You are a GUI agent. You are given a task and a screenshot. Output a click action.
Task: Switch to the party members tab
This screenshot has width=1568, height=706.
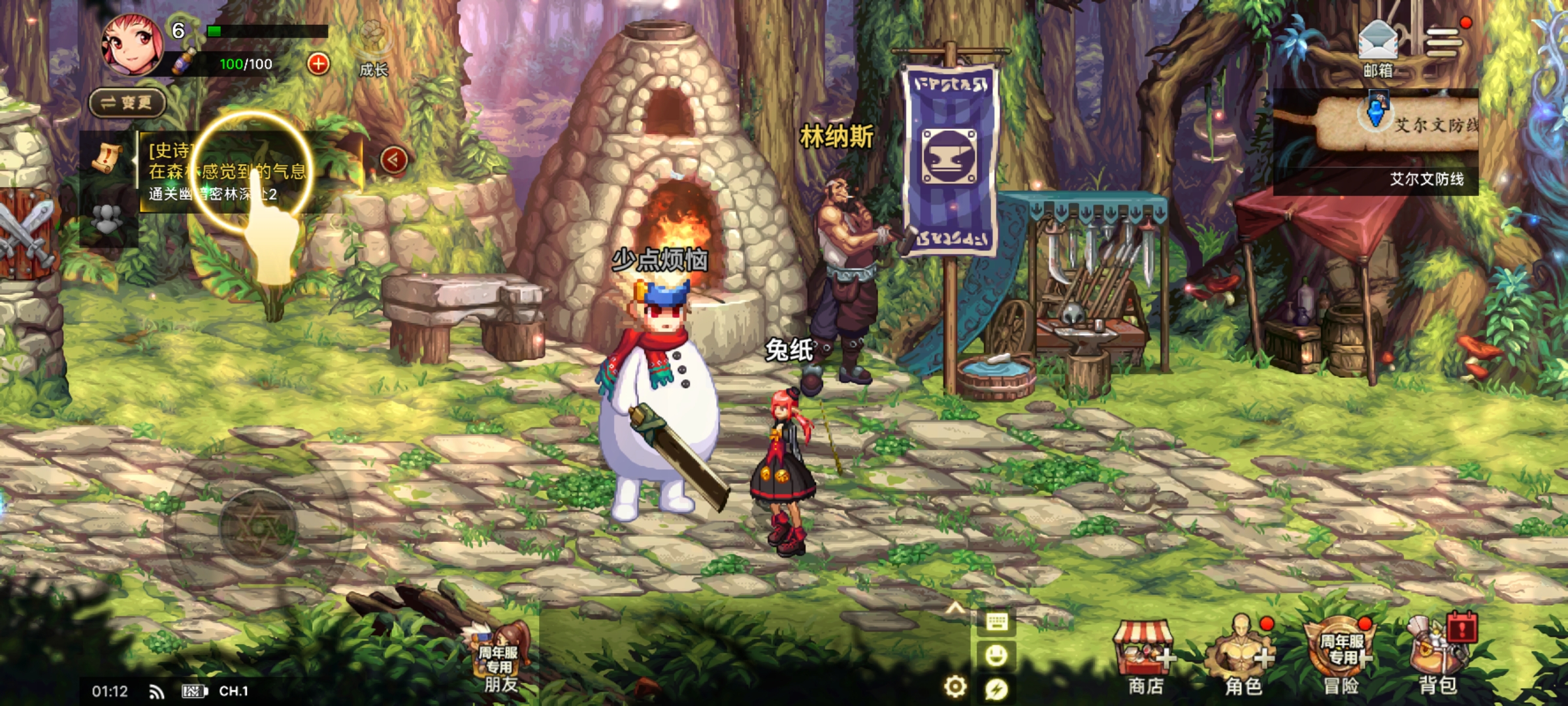106,220
